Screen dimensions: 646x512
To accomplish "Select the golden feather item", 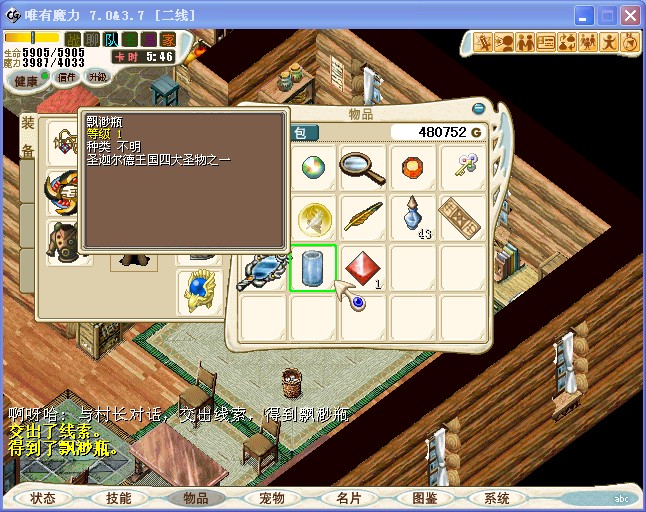I will pos(362,217).
